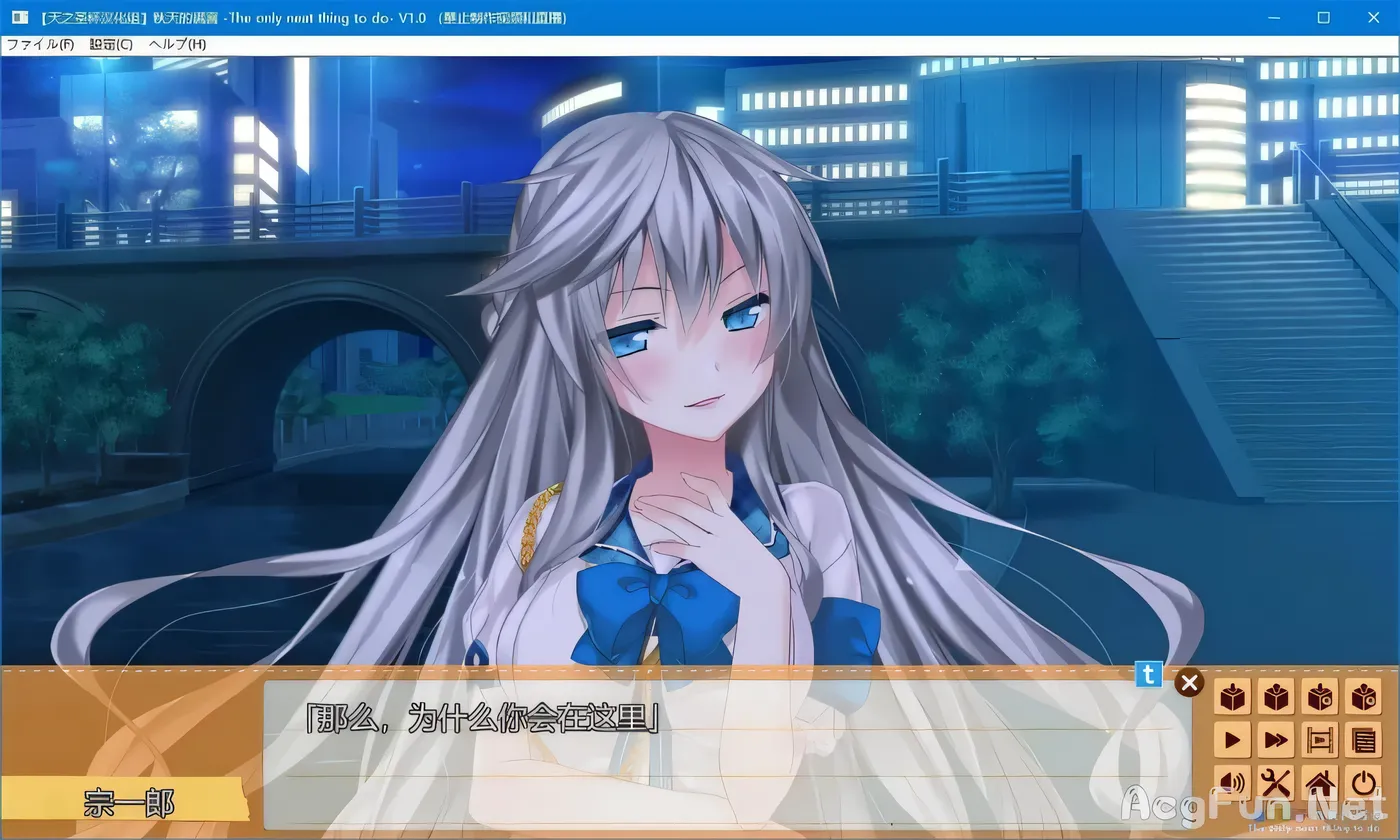Open the scene replay filmstrip icon

(x=1320, y=740)
